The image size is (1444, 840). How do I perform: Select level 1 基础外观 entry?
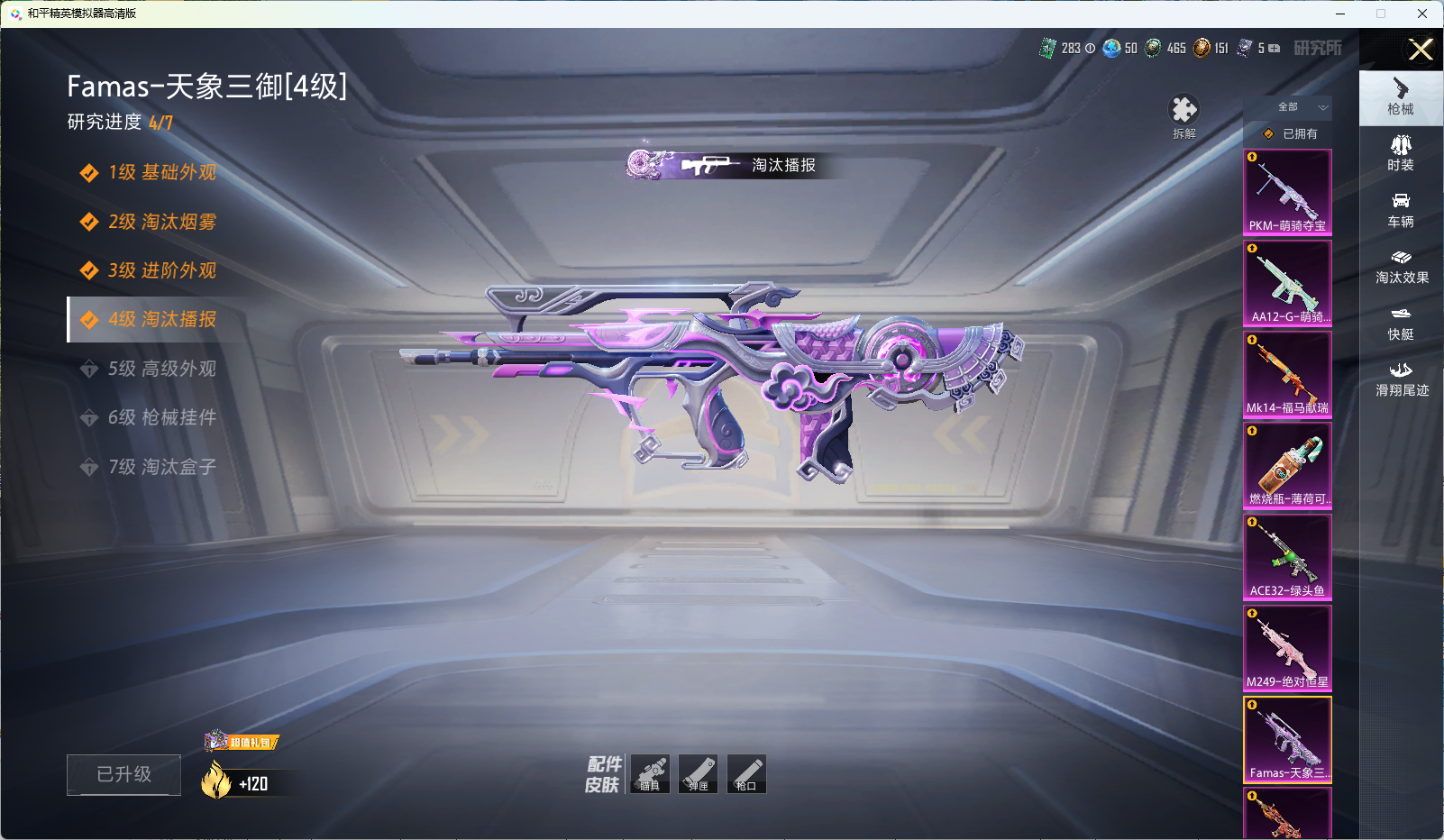(161, 172)
